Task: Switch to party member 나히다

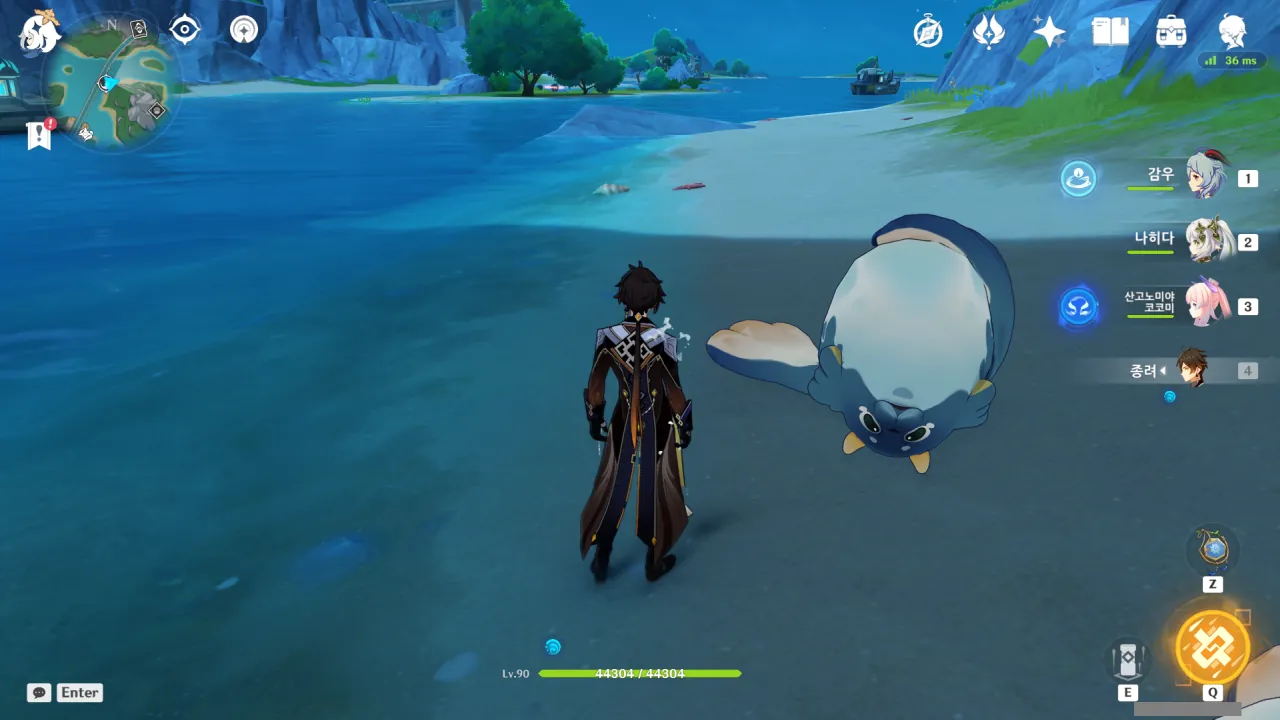Action: point(1206,241)
